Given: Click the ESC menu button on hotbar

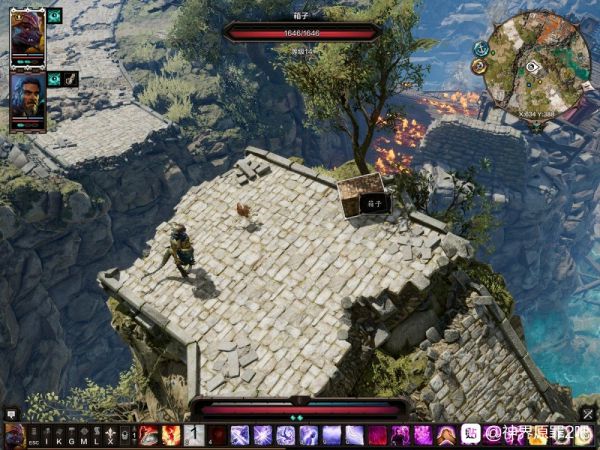Looking at the screenshot, I should tap(33, 436).
